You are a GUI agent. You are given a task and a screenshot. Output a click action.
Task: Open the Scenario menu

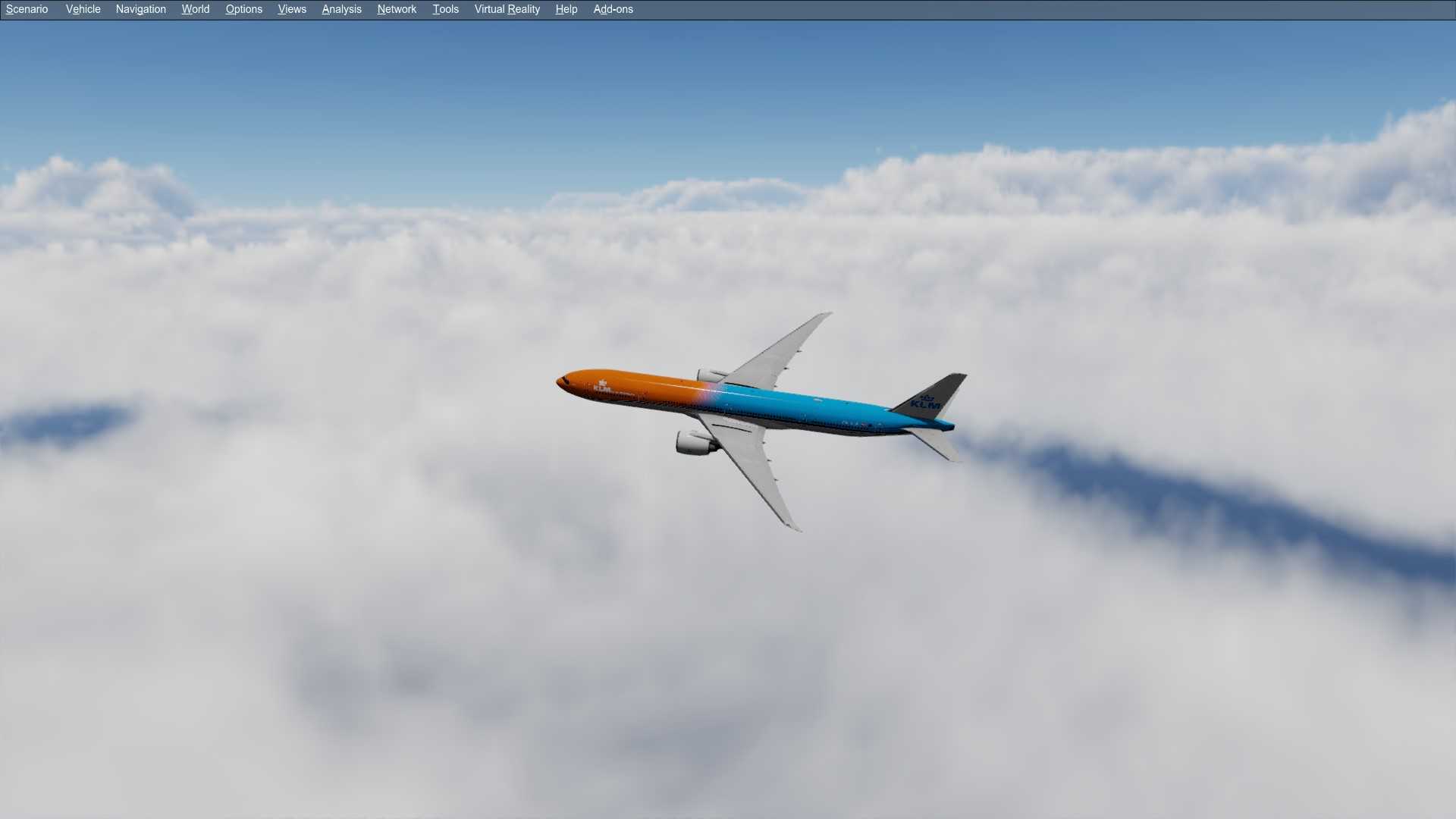(27, 9)
